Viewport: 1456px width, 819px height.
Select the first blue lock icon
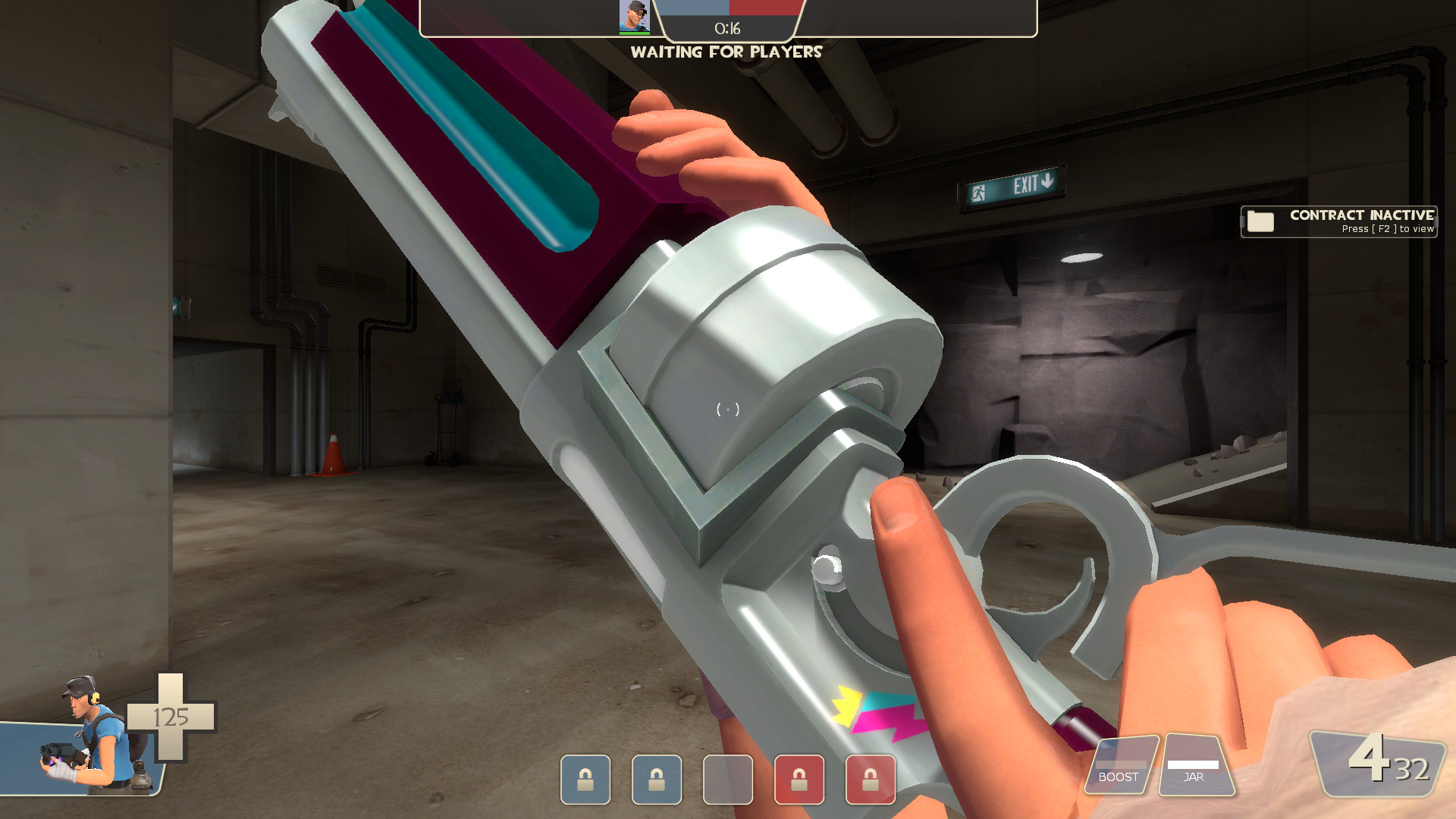tap(584, 780)
